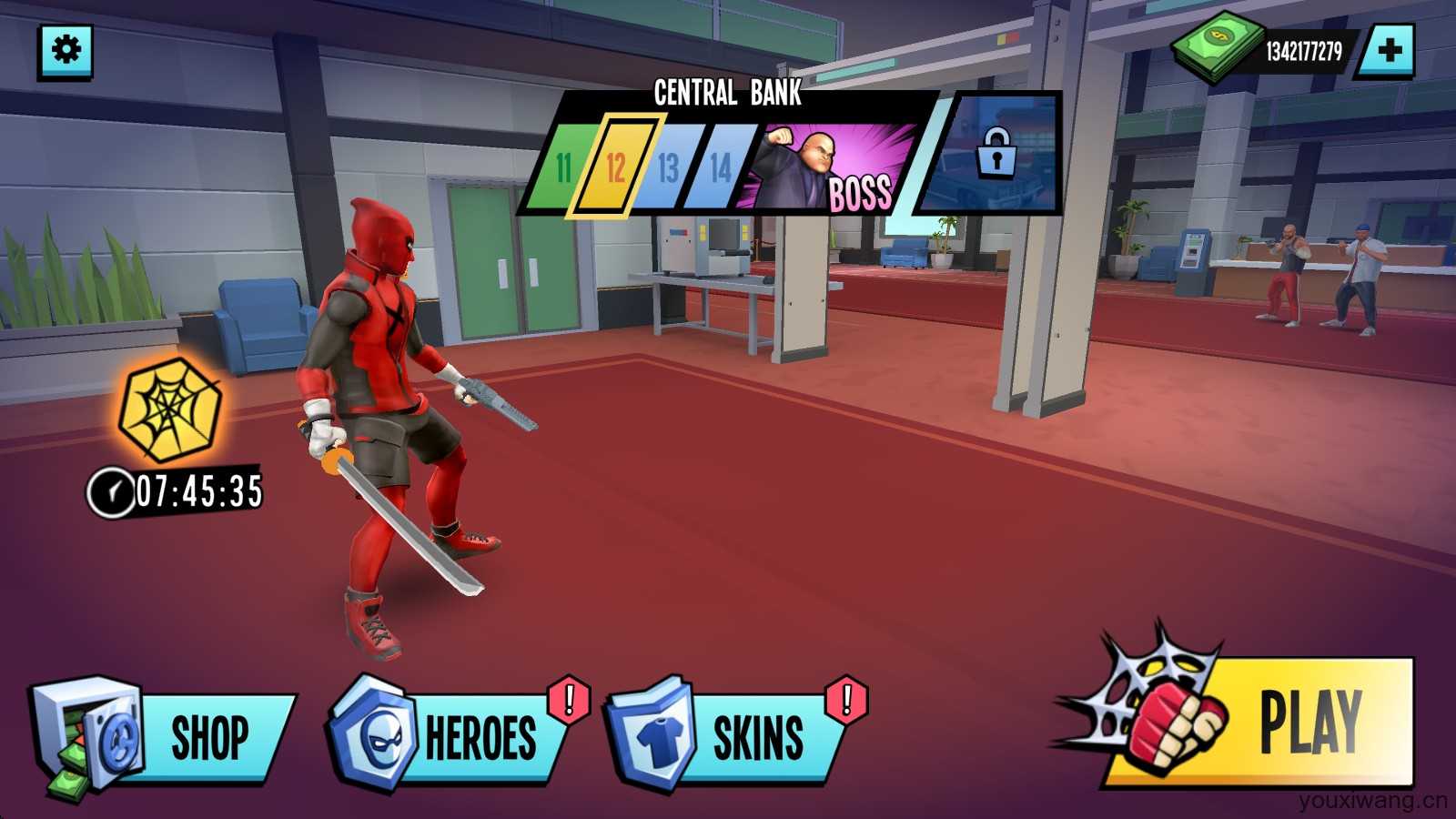The width and height of the screenshot is (1456, 819).
Task: Open the gear settings menu
Action: pyautogui.click(x=66, y=51)
